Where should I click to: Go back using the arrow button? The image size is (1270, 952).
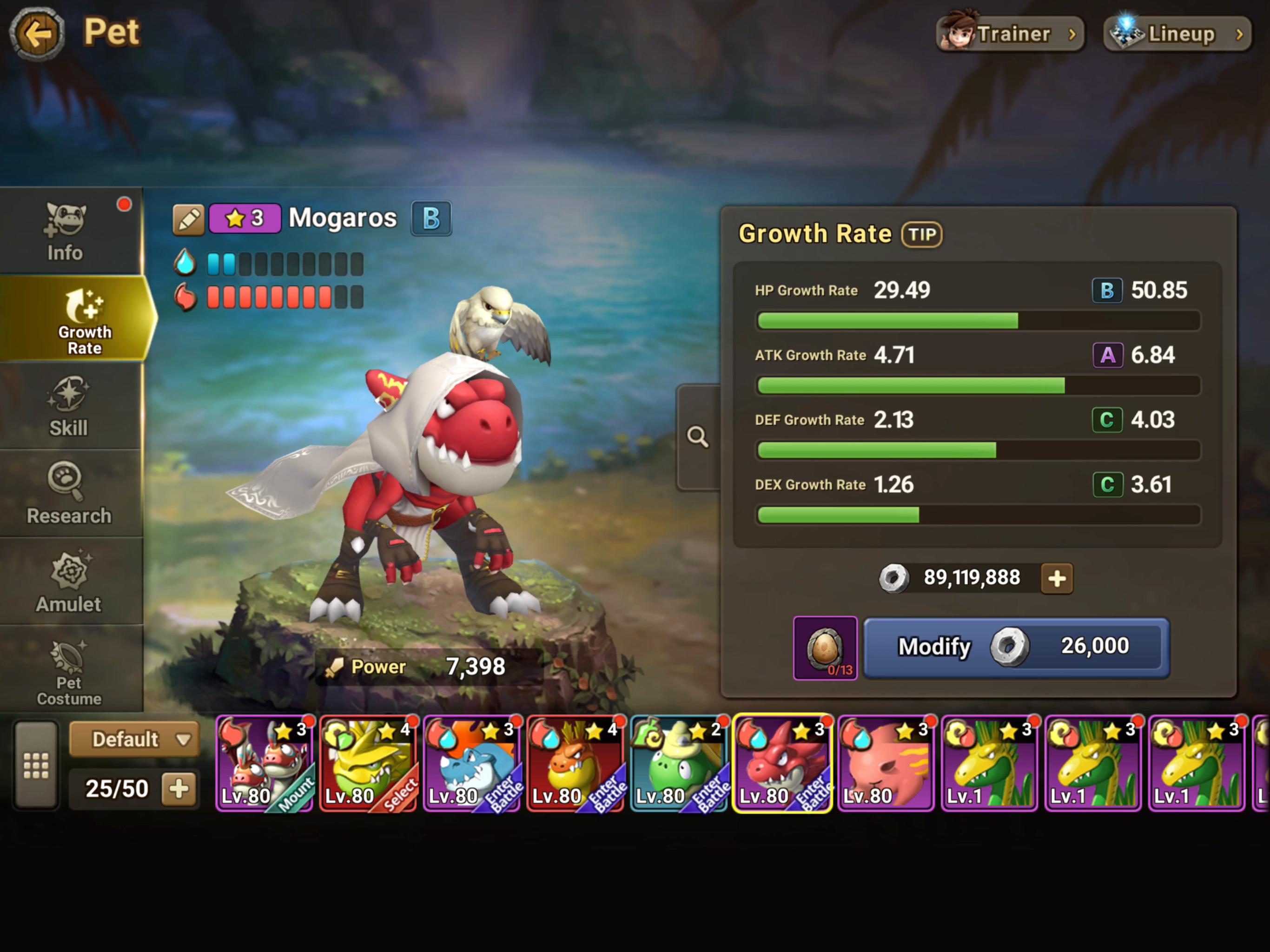pos(37,34)
